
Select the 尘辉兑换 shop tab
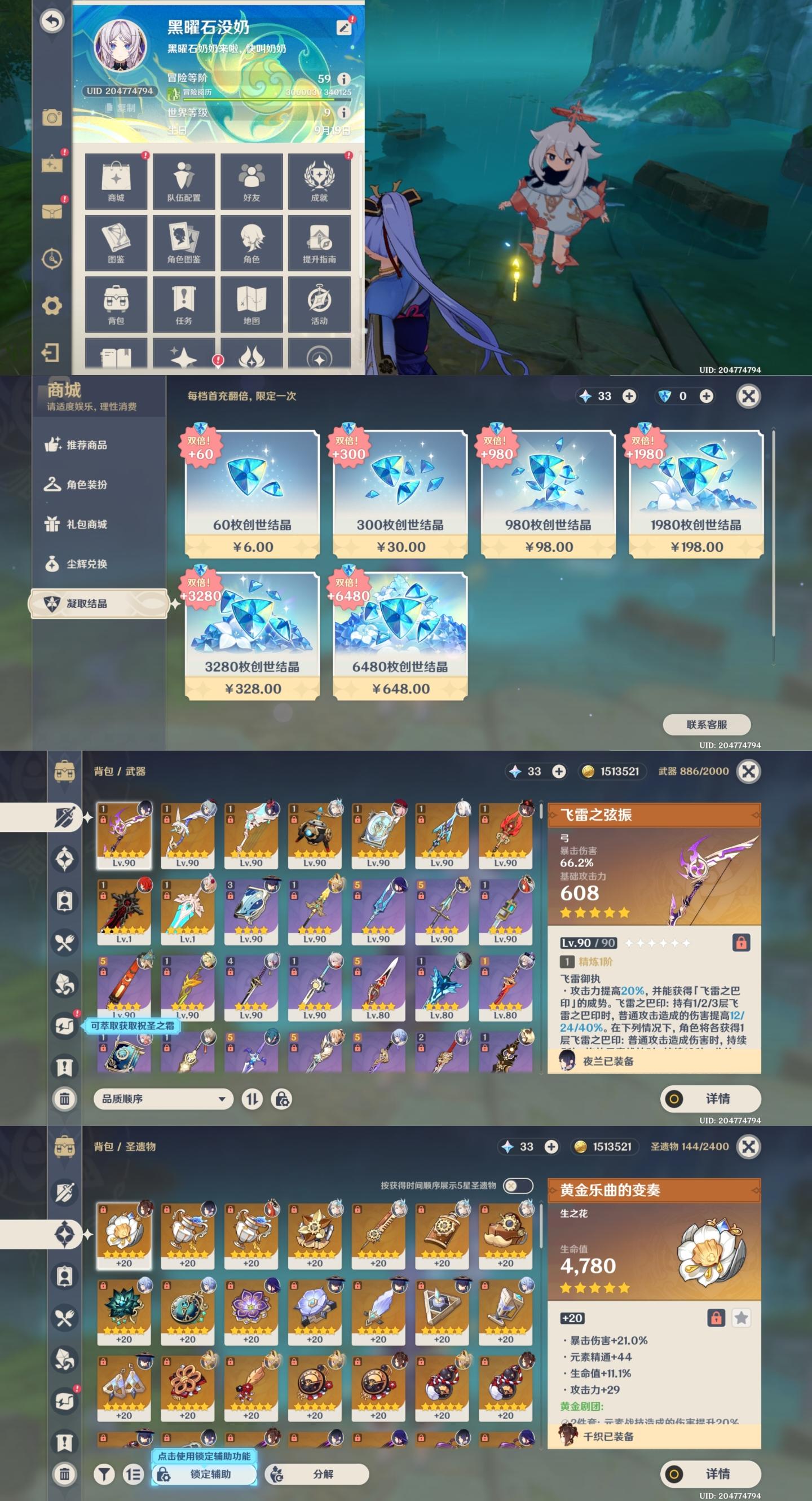coord(86,564)
